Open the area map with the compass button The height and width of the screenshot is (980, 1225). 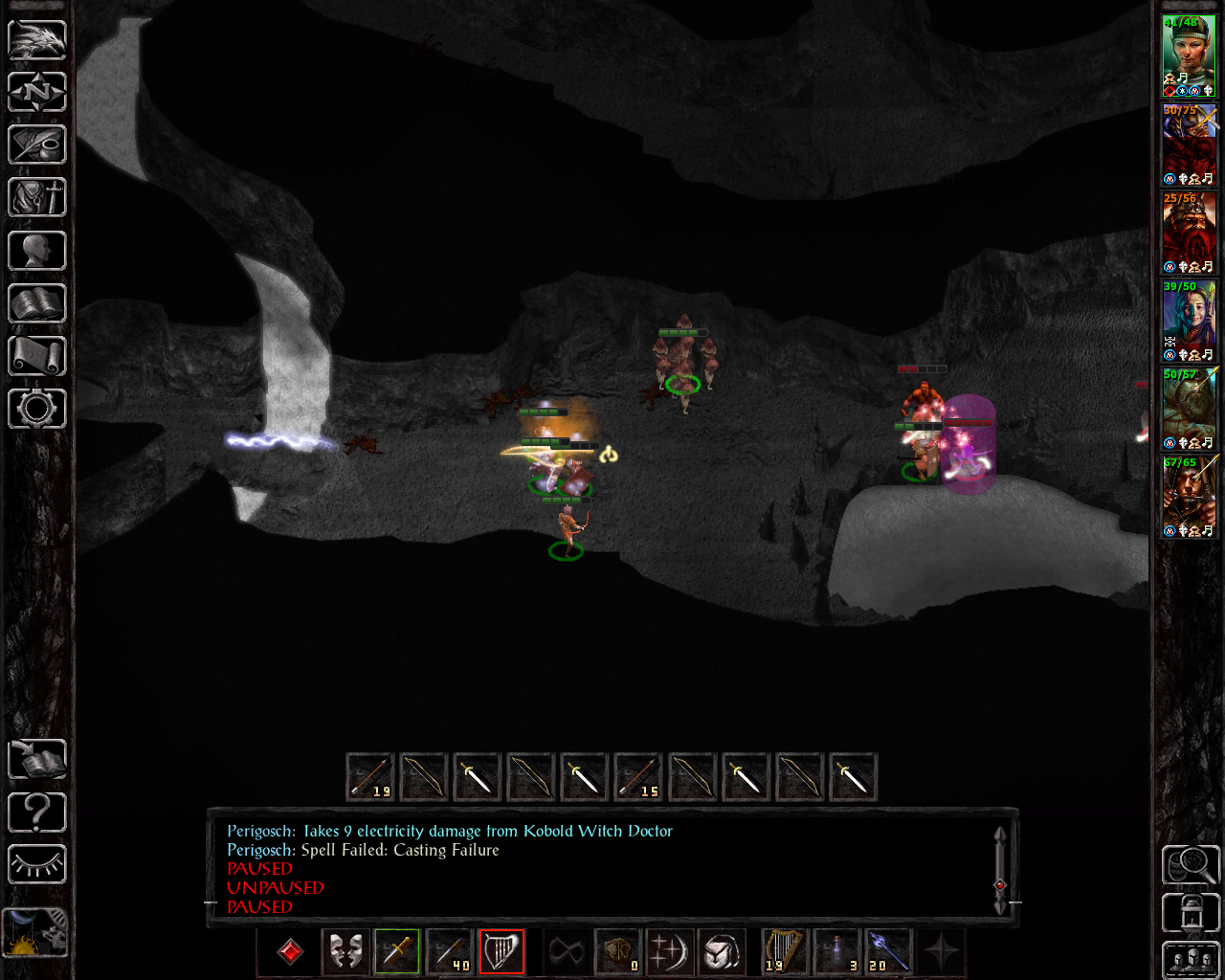tap(37, 93)
